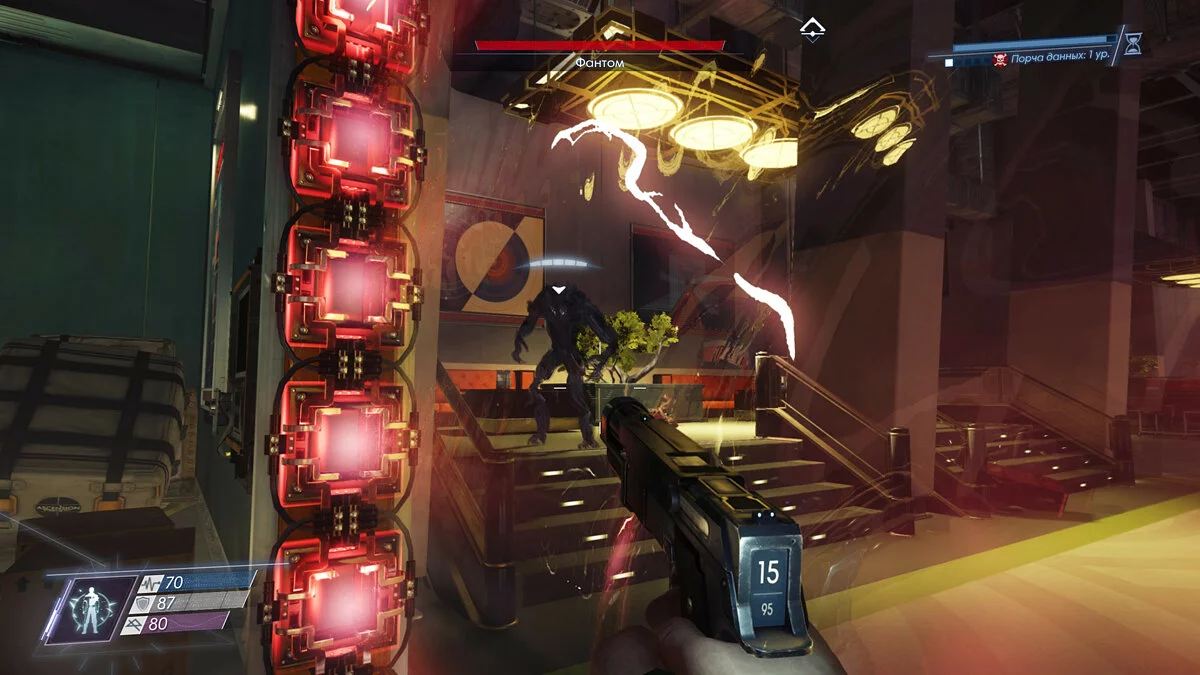Select the objective waypoint marker icon
This screenshot has width=1200, height=675.
click(812, 26)
